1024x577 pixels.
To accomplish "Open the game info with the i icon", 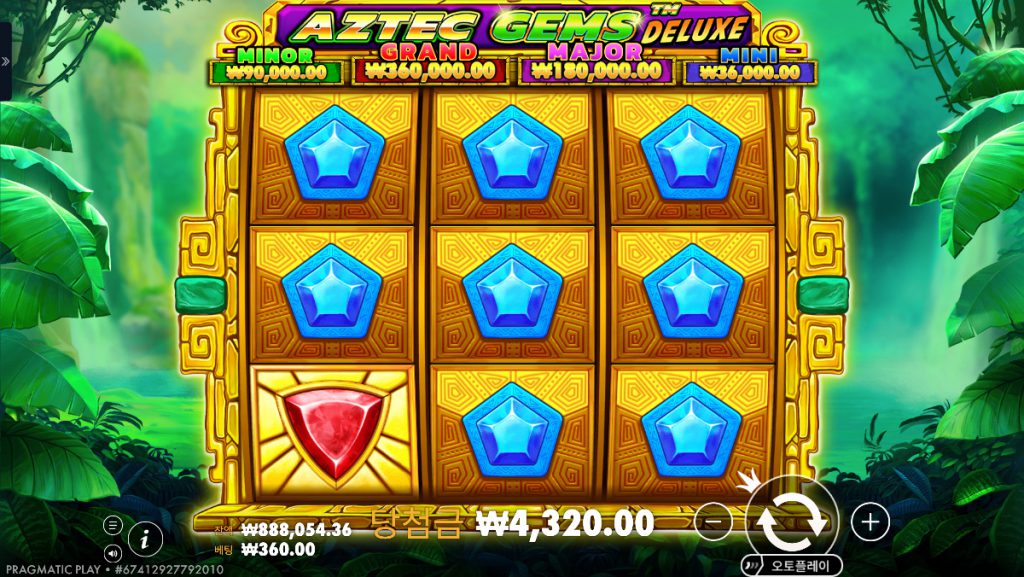I will point(145,538).
